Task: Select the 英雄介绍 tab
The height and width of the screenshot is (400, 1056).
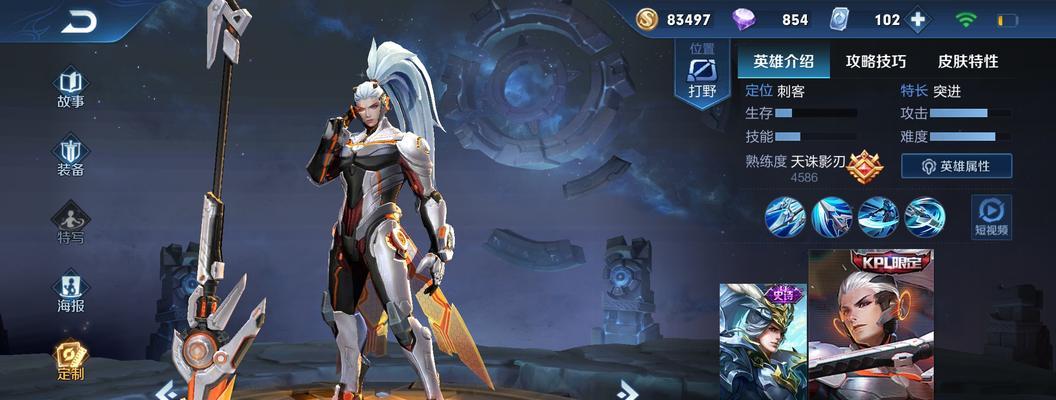Action: click(x=783, y=61)
